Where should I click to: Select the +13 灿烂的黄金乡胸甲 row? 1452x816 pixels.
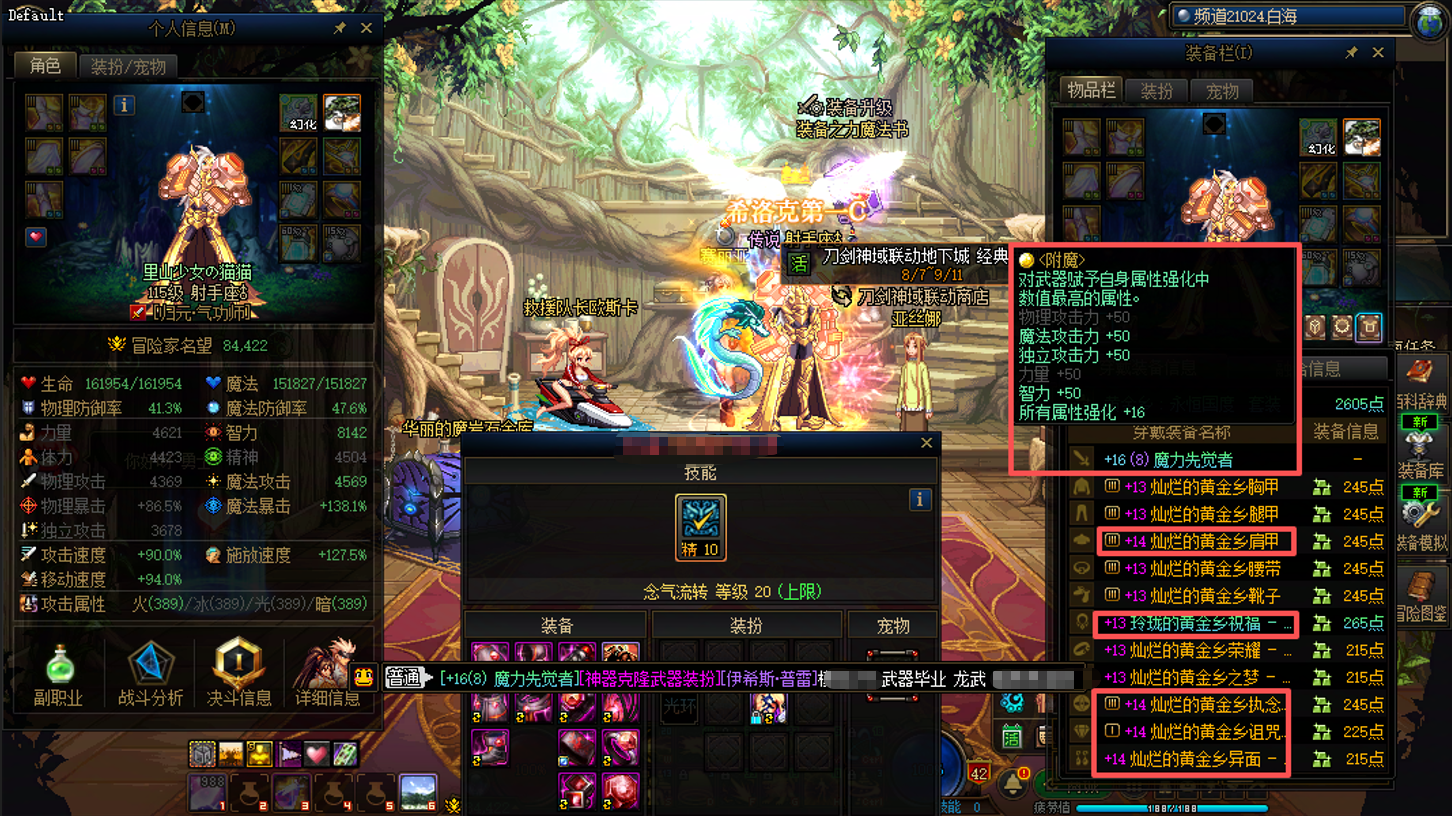pyautogui.click(x=1200, y=487)
